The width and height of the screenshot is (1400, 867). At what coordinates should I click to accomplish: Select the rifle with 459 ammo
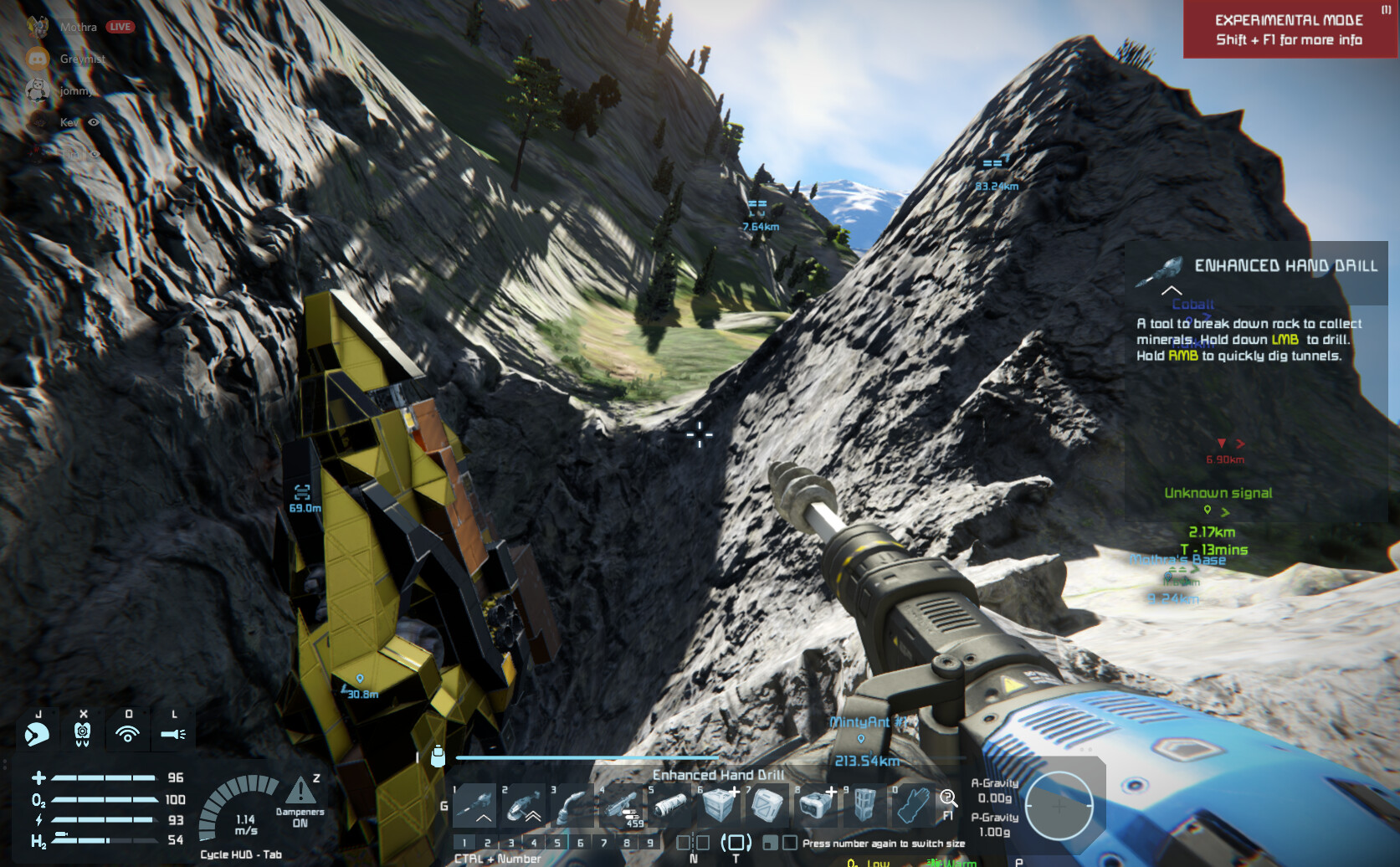(x=622, y=806)
